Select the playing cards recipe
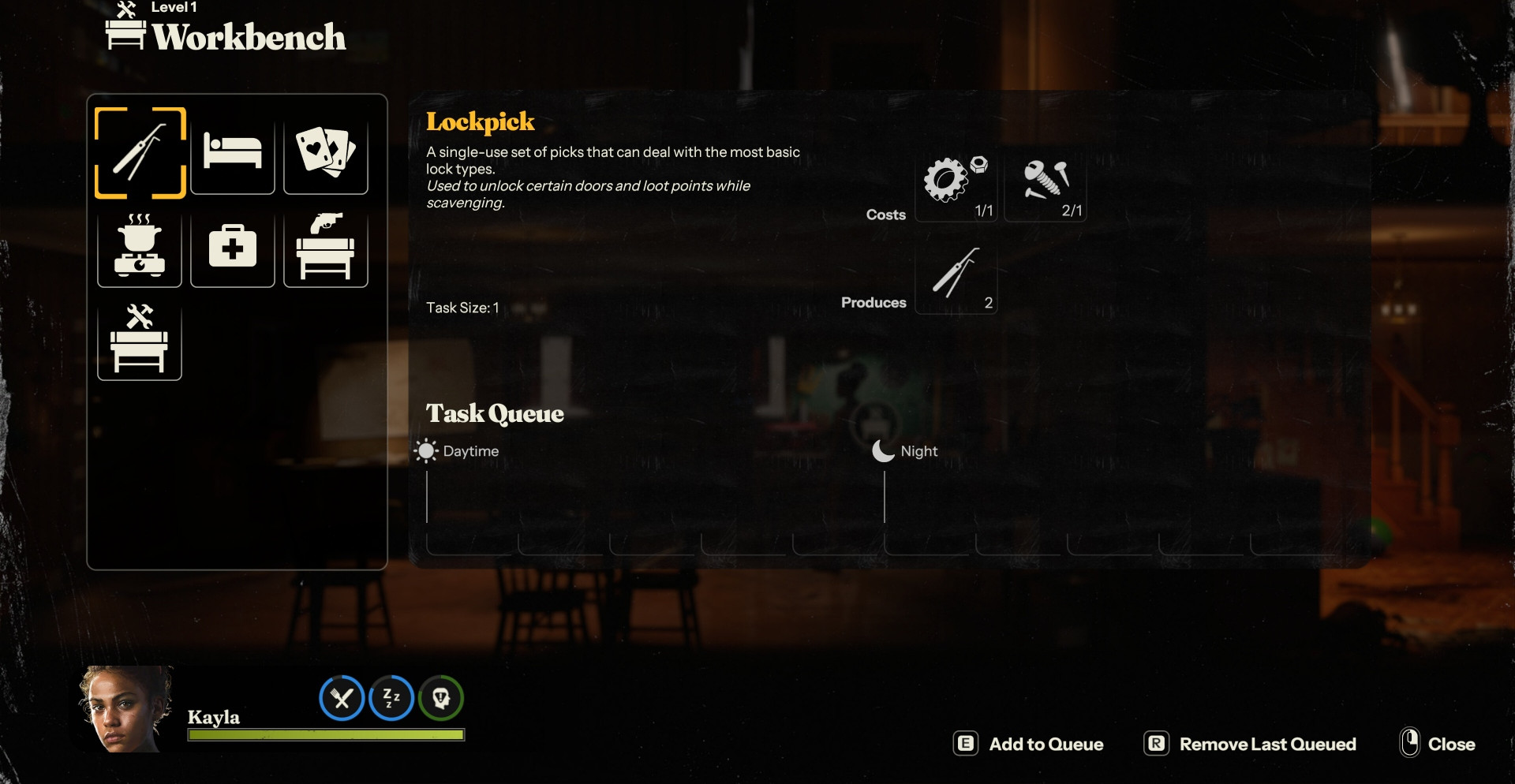The width and height of the screenshot is (1515, 784). (x=325, y=153)
